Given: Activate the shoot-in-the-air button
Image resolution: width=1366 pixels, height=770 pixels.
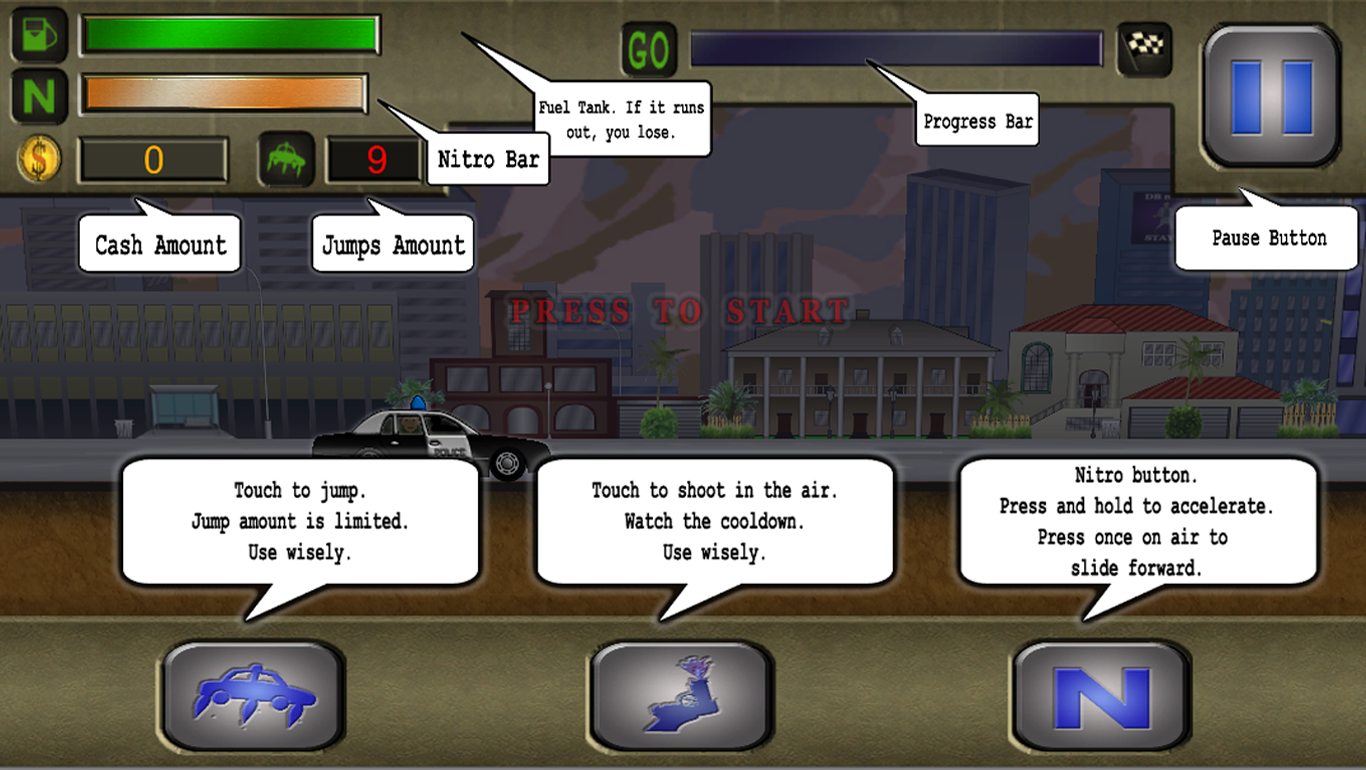Looking at the screenshot, I should [x=681, y=696].
